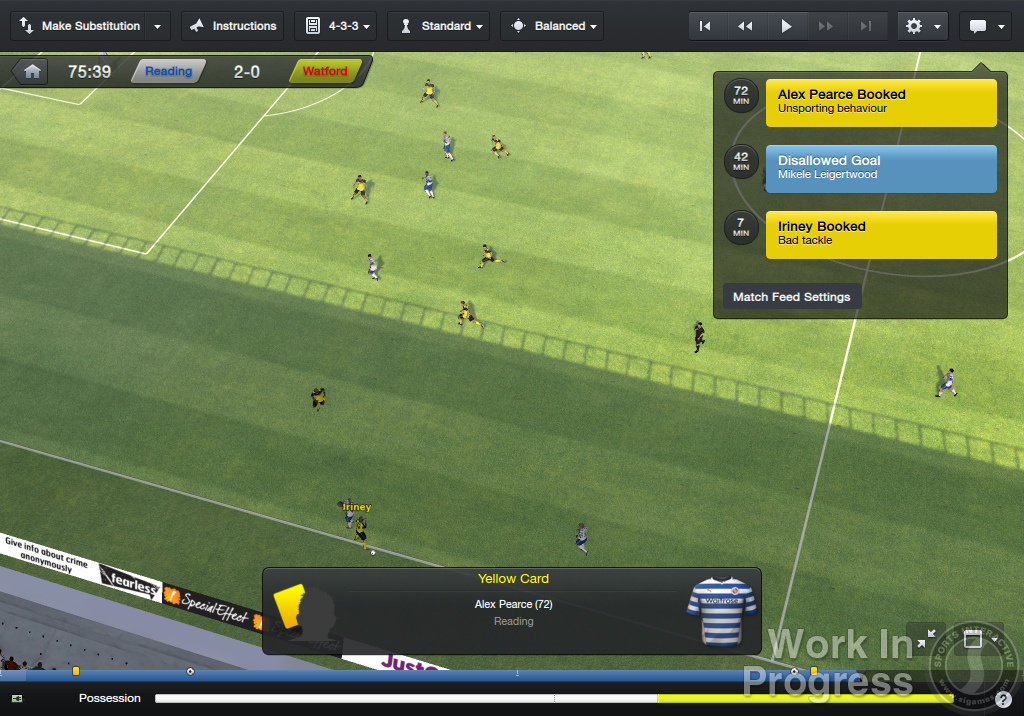
Task: Open Match Feed Settings
Action: (791, 297)
